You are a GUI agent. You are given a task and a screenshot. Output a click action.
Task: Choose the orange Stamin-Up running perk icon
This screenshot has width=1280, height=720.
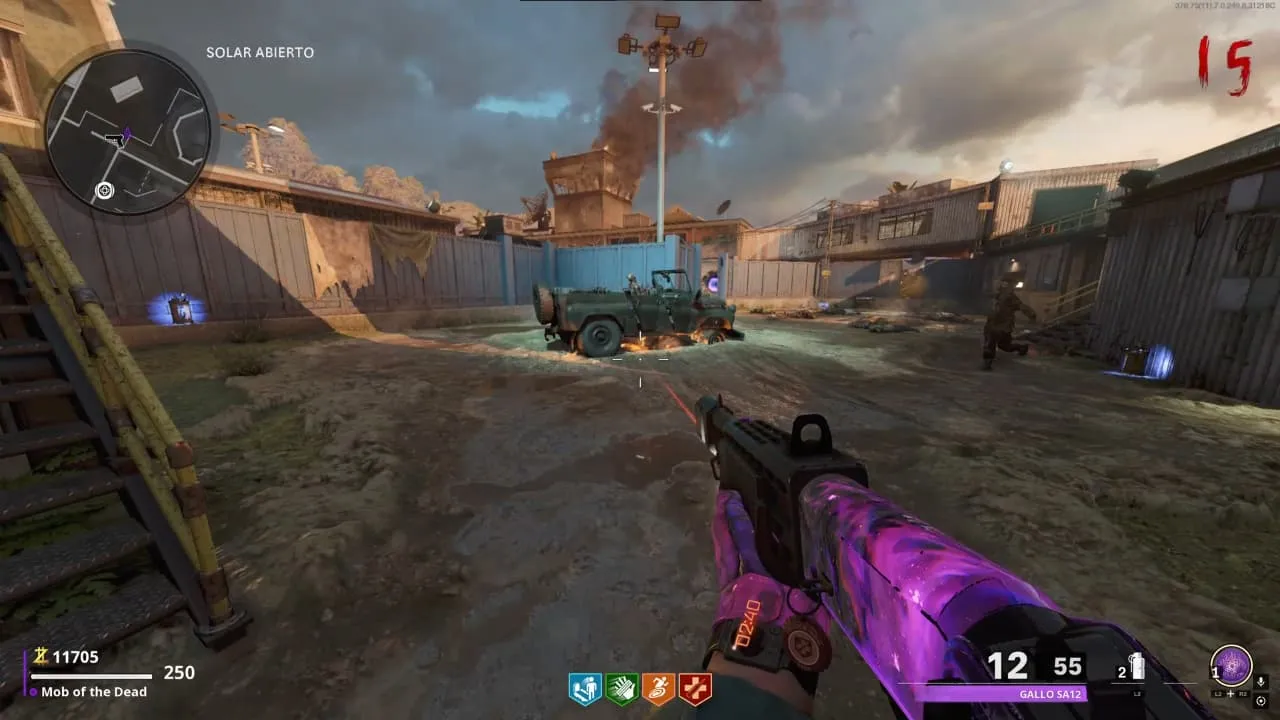(x=658, y=689)
